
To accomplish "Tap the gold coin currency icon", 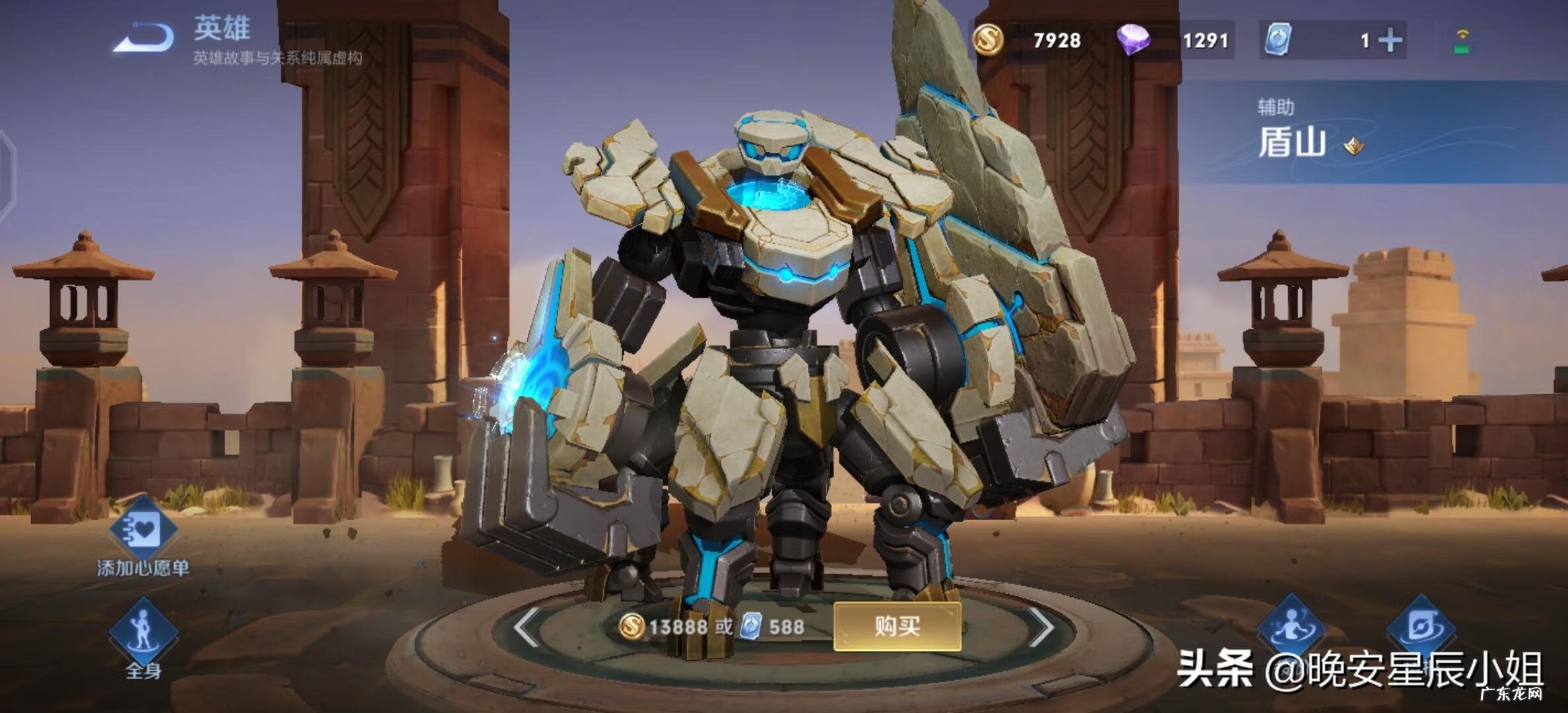I will coord(989,41).
